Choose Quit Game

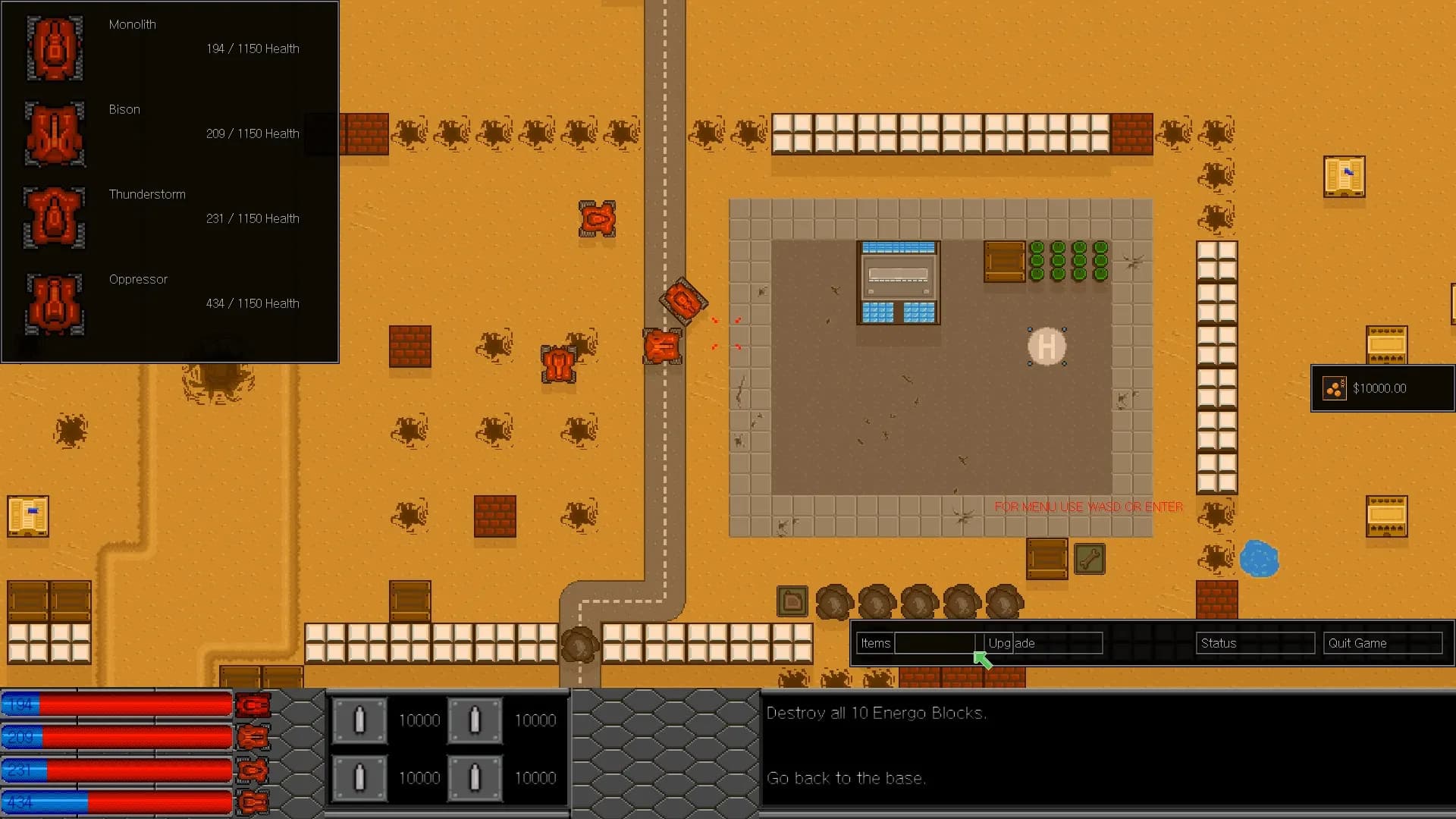(1357, 643)
